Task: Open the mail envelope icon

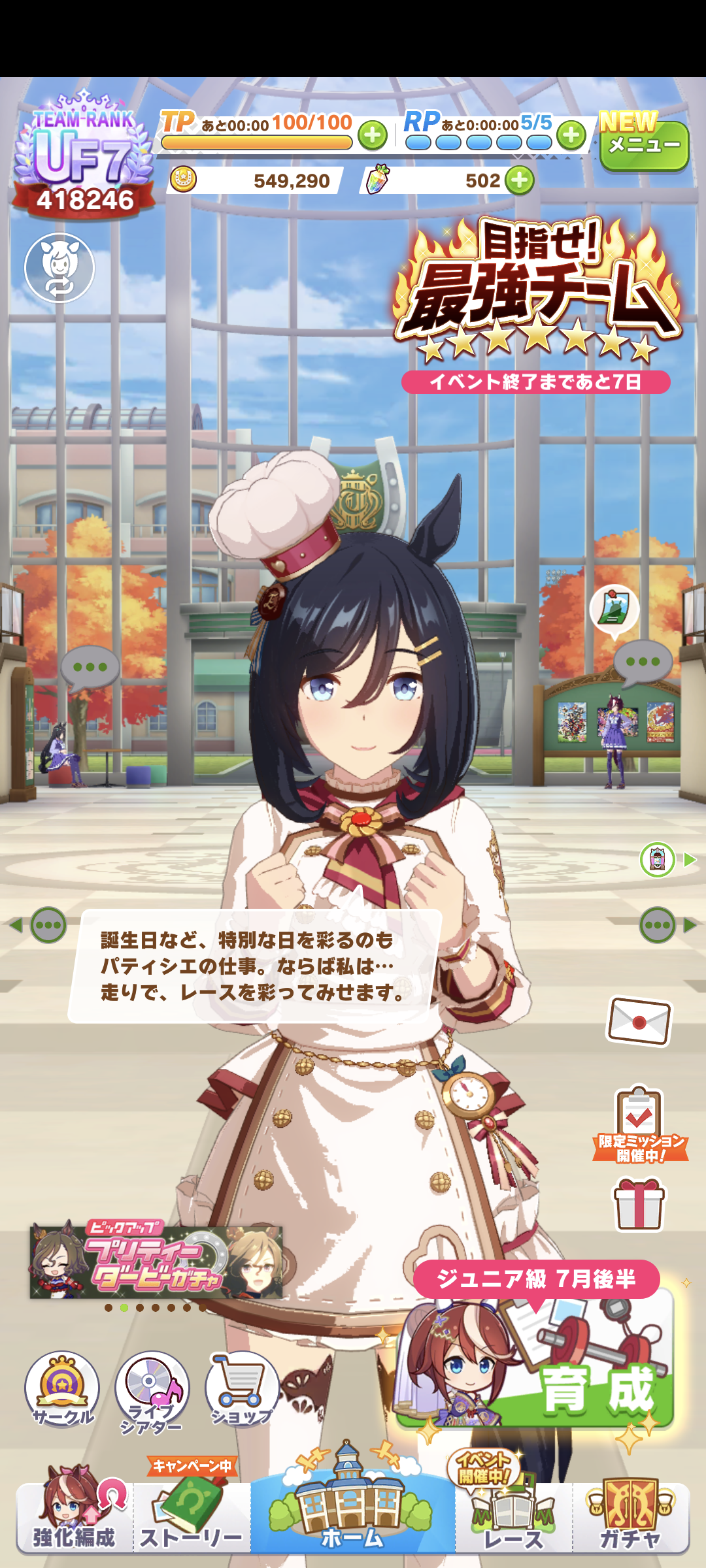Action: [639, 1021]
